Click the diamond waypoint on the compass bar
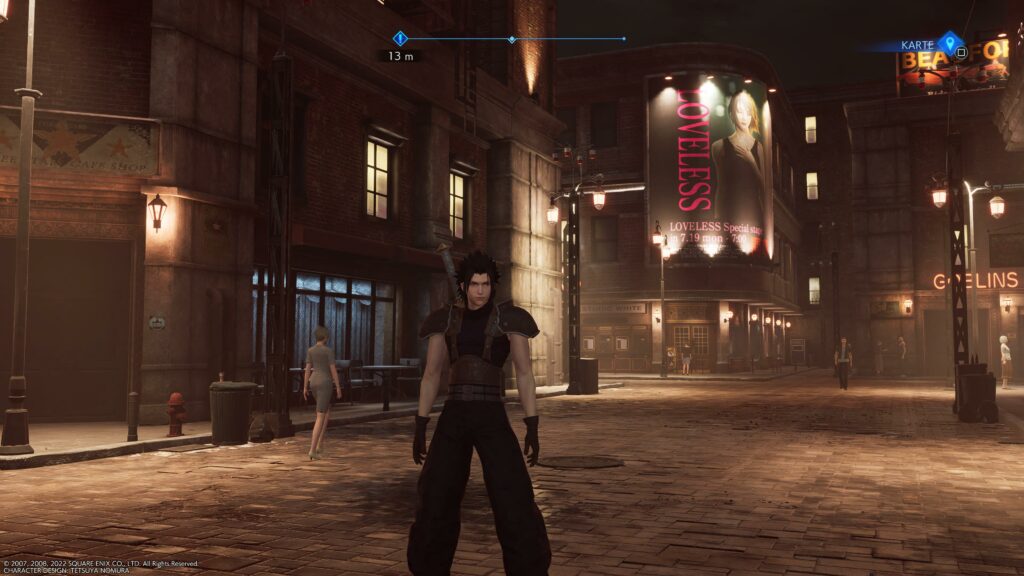The width and height of the screenshot is (1024, 576). (x=512, y=40)
